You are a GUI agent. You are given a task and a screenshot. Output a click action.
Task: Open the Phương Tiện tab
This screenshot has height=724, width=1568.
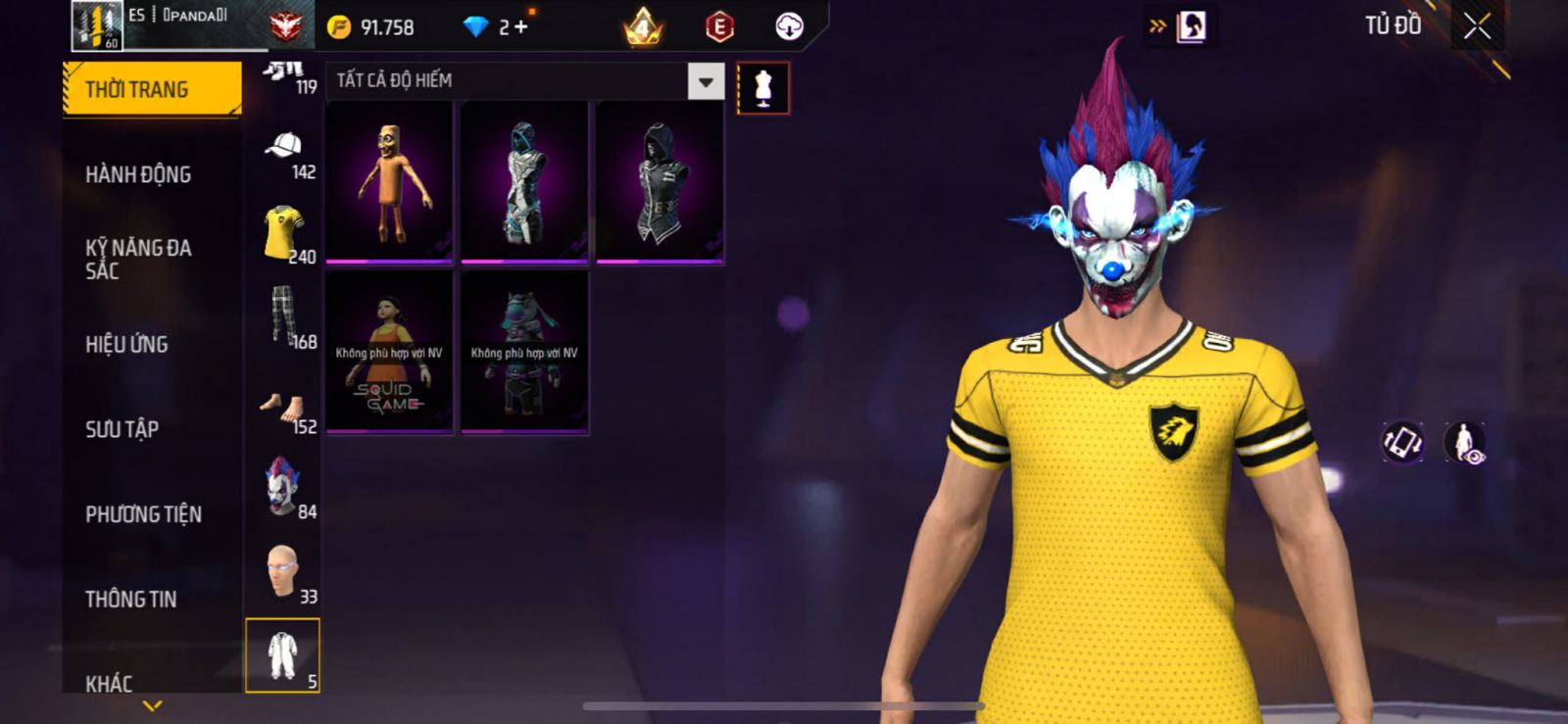[143, 513]
